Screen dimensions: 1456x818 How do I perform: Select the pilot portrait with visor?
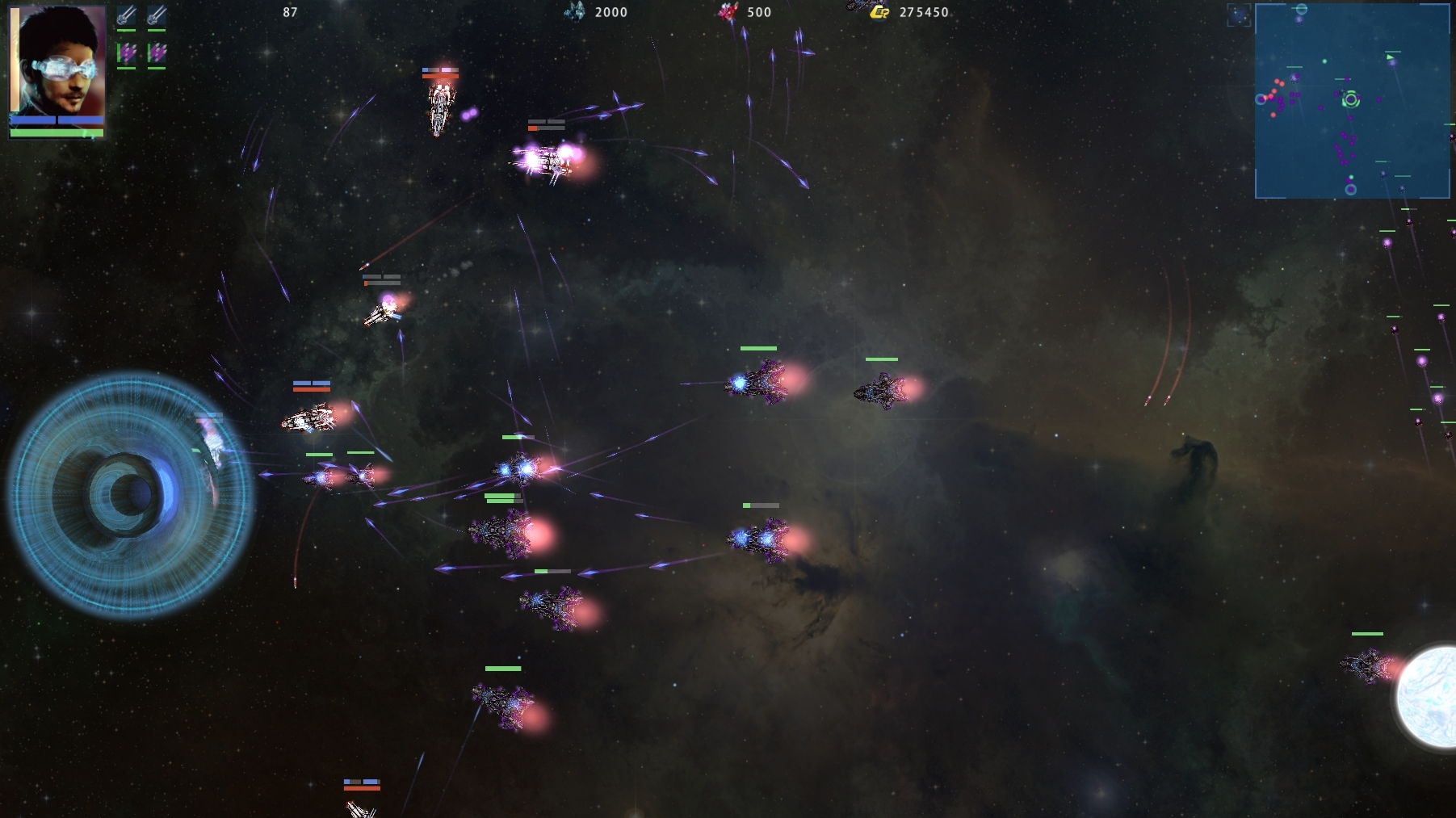(x=58, y=61)
